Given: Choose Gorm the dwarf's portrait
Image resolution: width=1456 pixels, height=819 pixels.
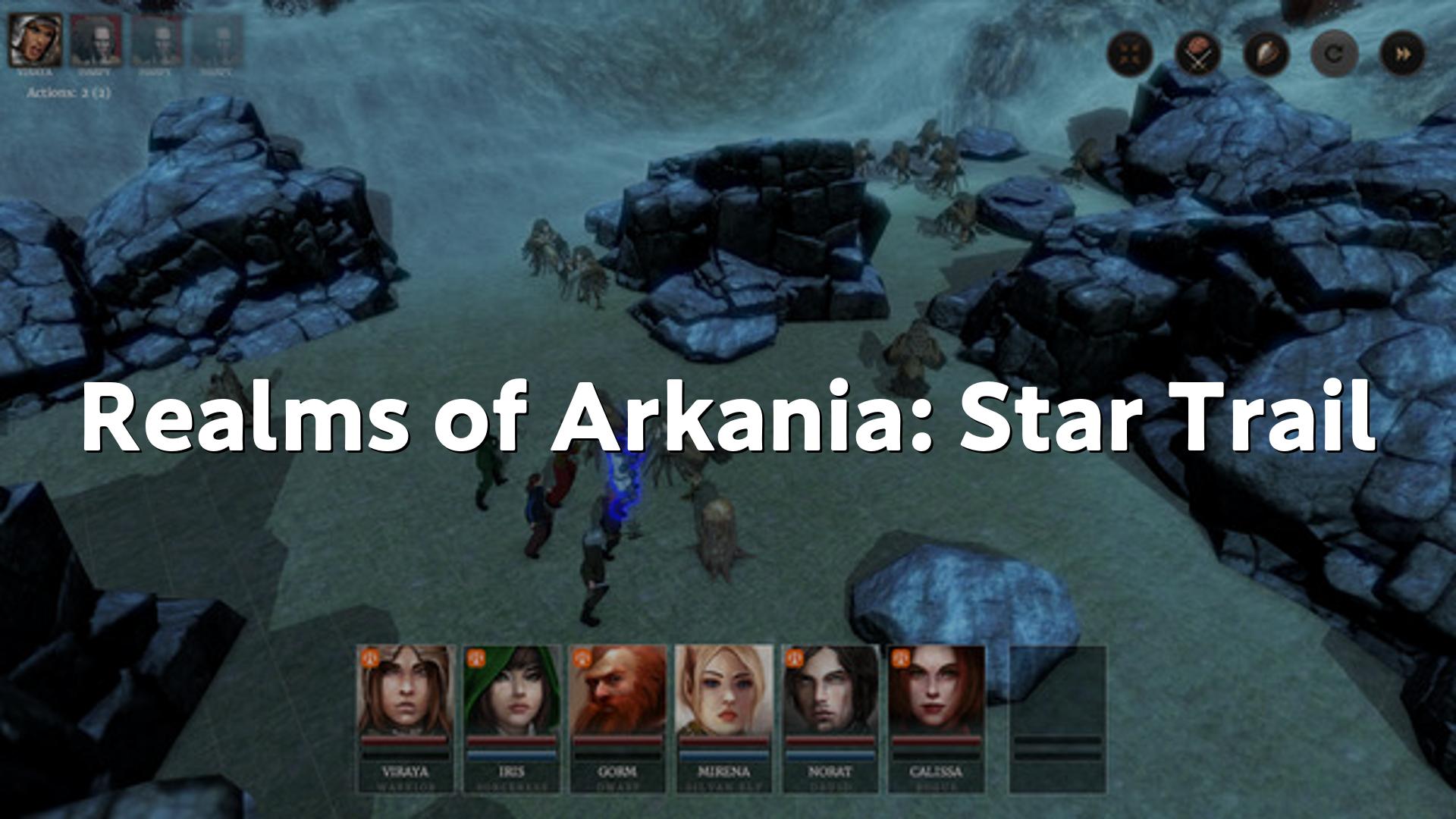Looking at the screenshot, I should 618,691.
